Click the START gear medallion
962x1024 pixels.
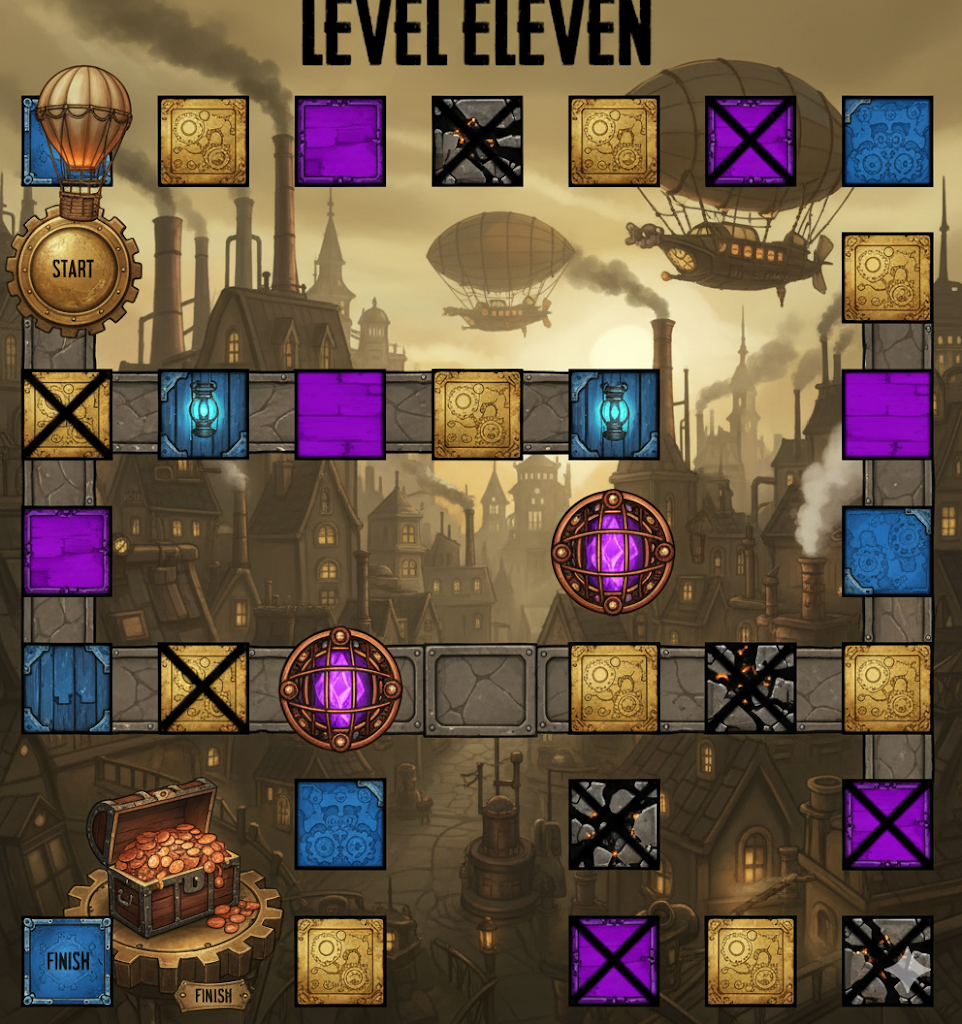click(73, 269)
